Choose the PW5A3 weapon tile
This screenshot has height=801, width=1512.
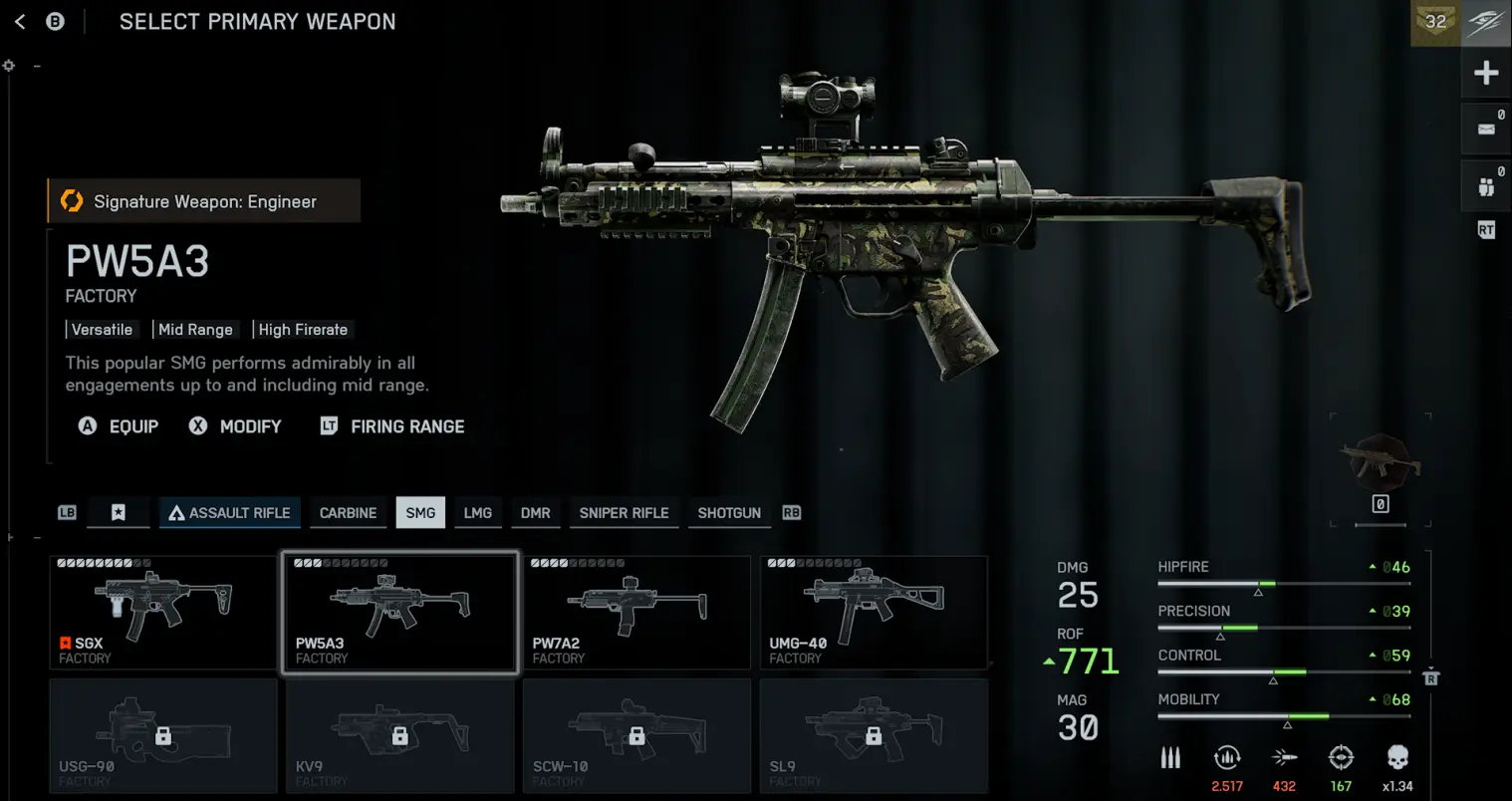[400, 613]
